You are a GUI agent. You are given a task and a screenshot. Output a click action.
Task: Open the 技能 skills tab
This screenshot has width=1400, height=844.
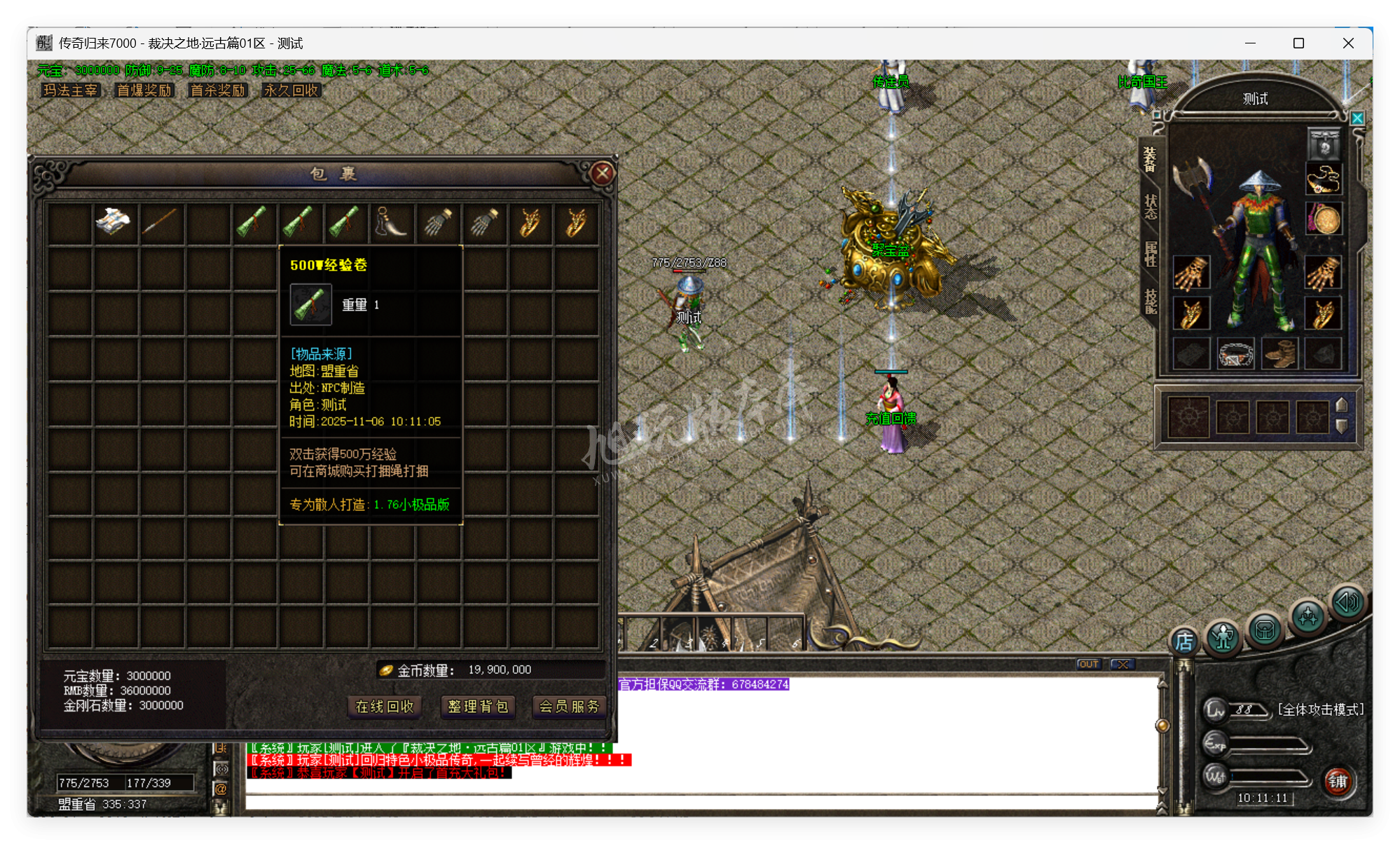(1151, 301)
